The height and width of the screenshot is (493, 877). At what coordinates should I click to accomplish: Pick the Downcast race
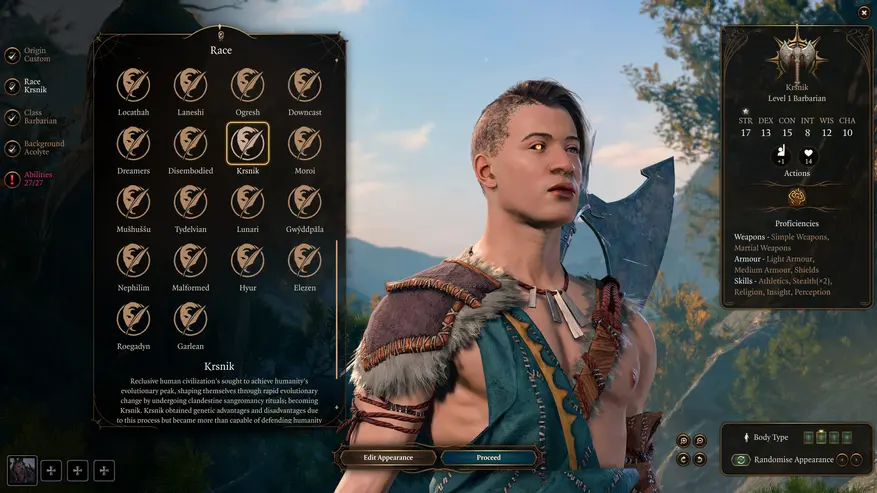305,86
